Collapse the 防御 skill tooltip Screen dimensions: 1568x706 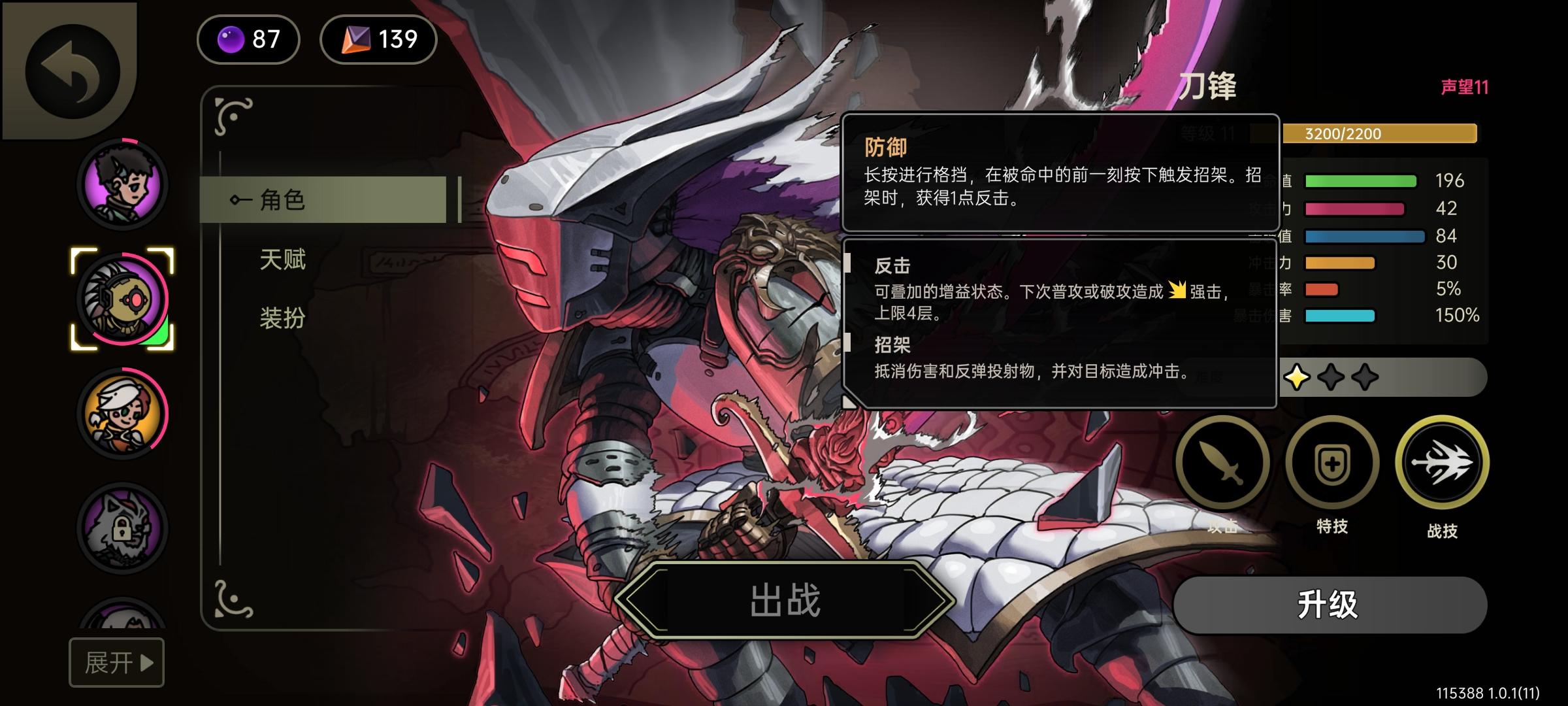[1058, 176]
